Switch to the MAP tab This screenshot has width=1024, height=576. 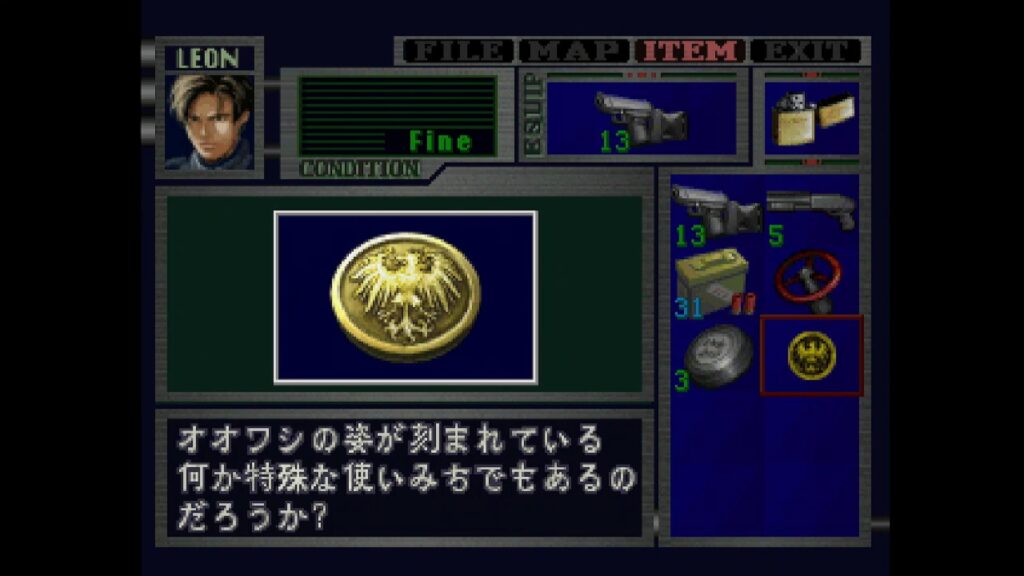click(x=575, y=50)
